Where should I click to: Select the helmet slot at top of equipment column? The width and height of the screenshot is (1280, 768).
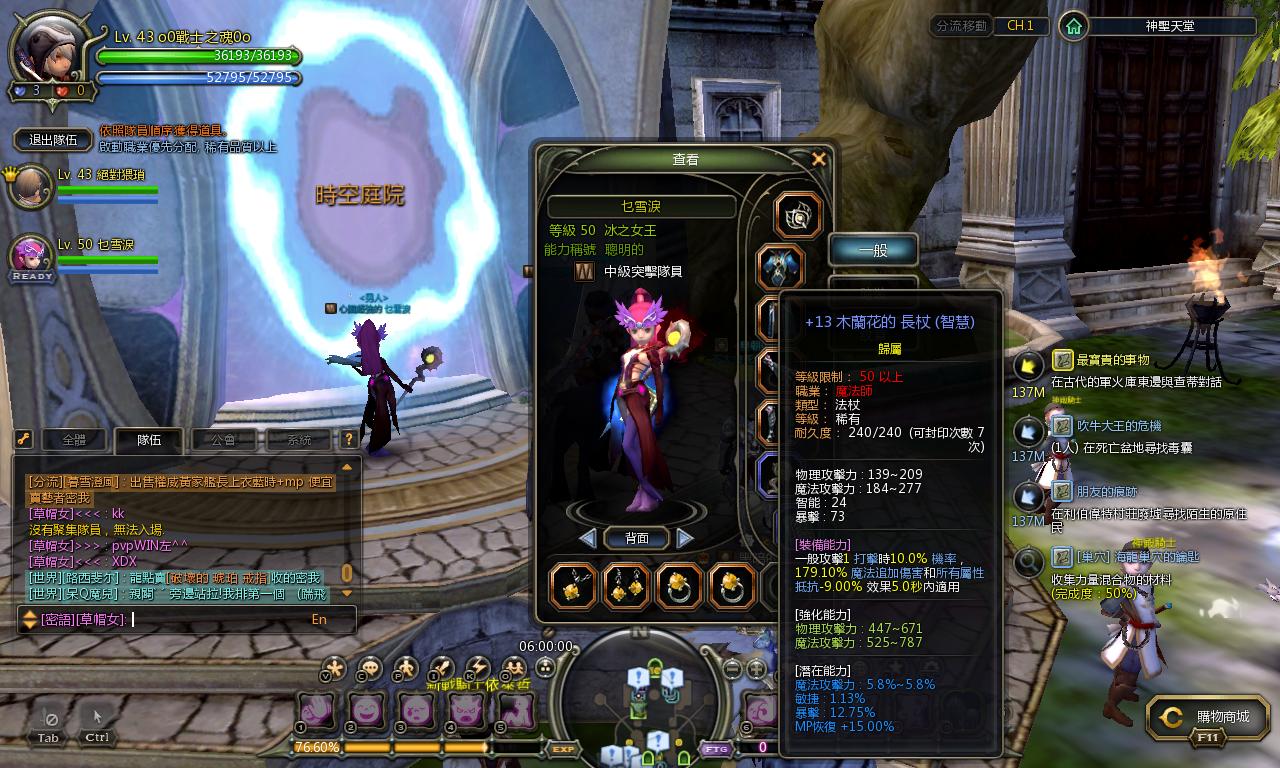coord(798,215)
